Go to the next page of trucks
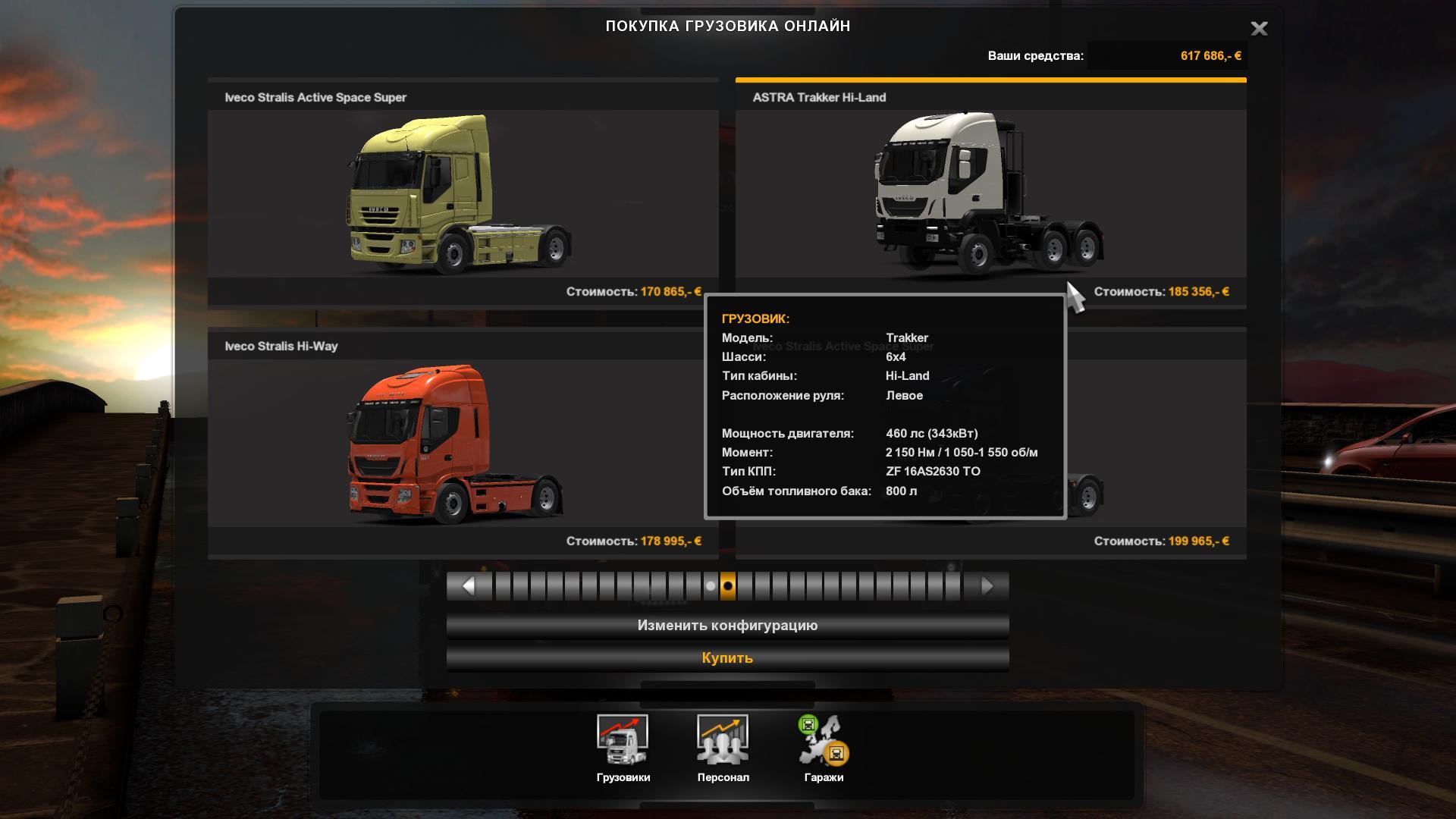 pos(987,586)
